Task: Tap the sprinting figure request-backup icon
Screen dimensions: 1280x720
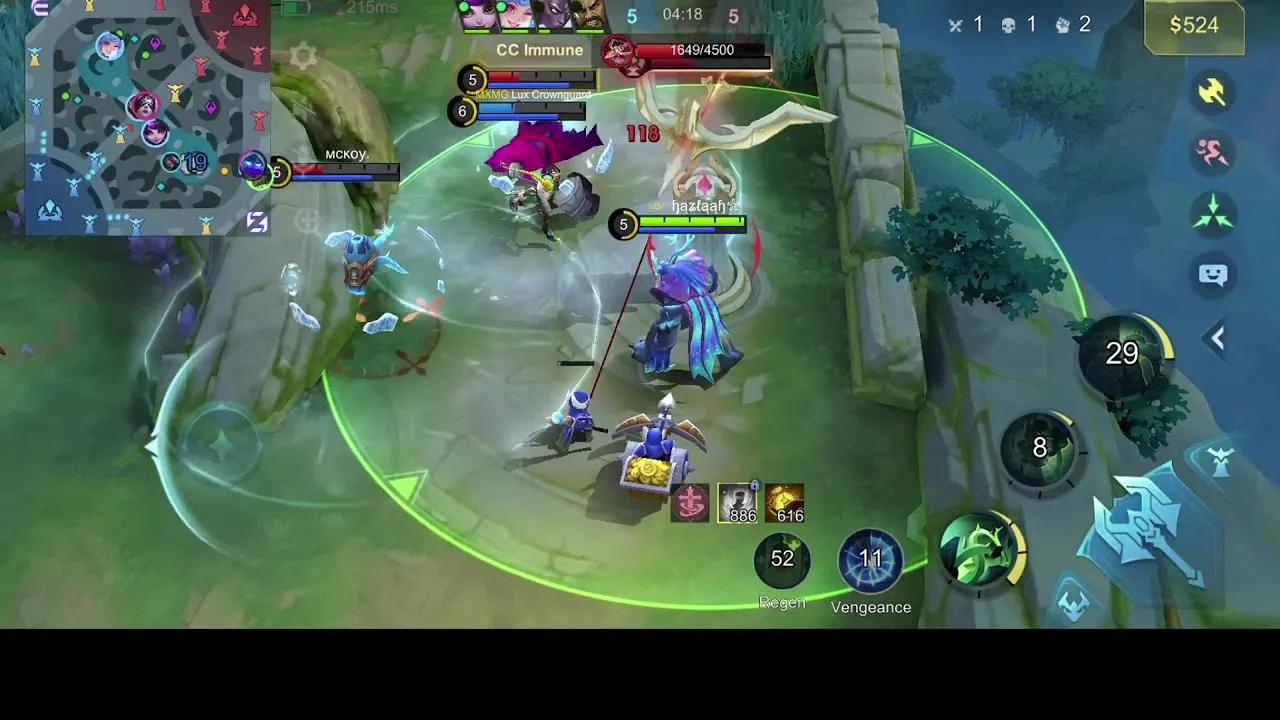Action: [x=1213, y=150]
